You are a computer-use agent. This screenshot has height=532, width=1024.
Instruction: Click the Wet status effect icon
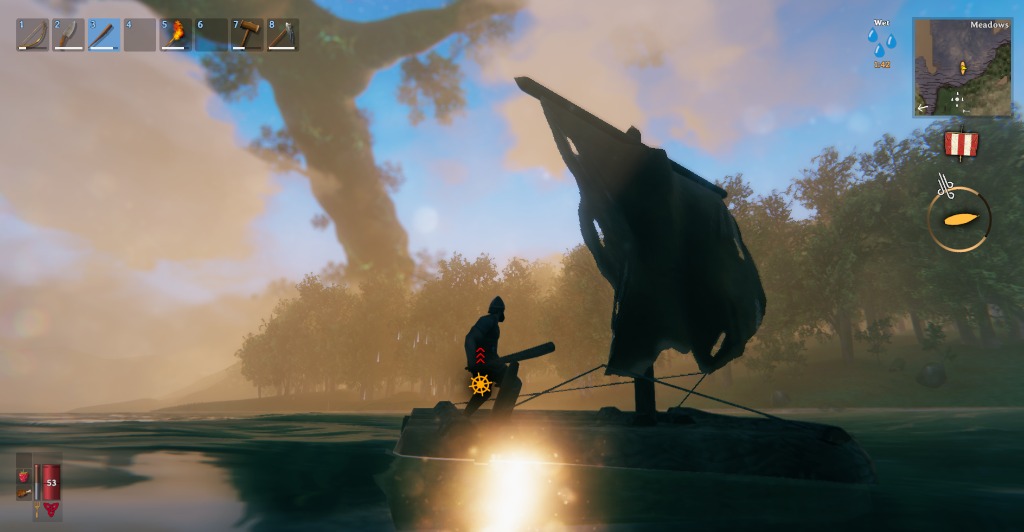pos(882,44)
